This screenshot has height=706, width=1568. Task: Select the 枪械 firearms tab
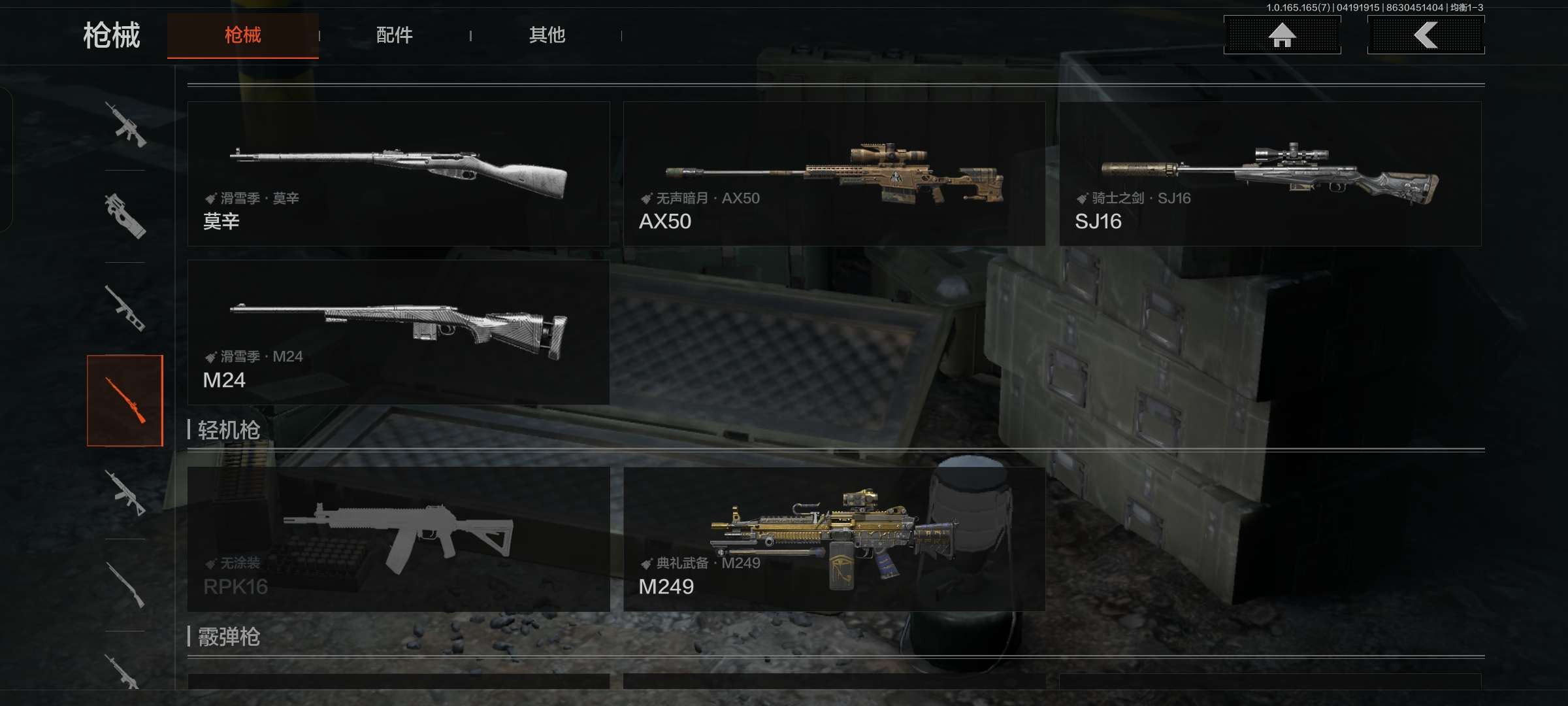[x=242, y=35]
